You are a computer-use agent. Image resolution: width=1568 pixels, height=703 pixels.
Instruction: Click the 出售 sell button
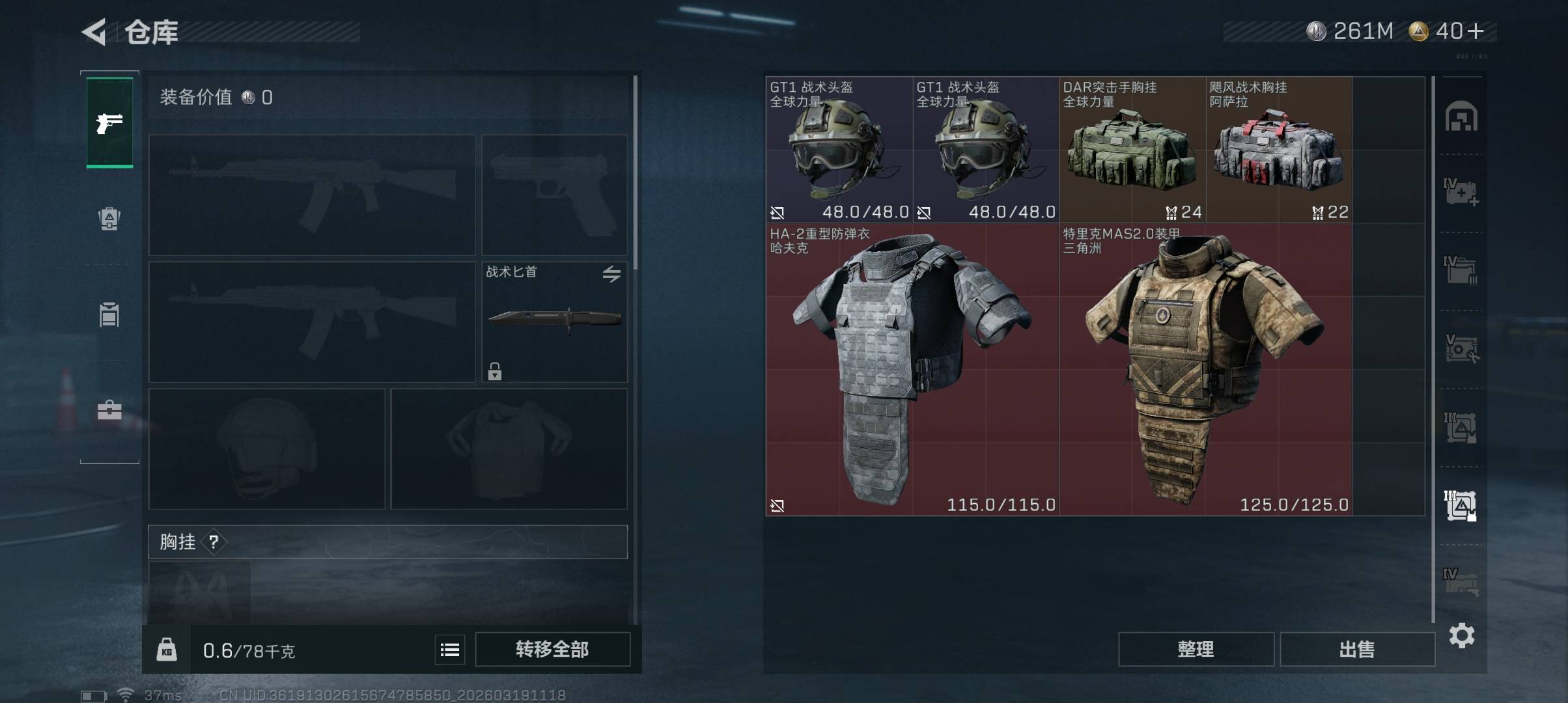1357,650
